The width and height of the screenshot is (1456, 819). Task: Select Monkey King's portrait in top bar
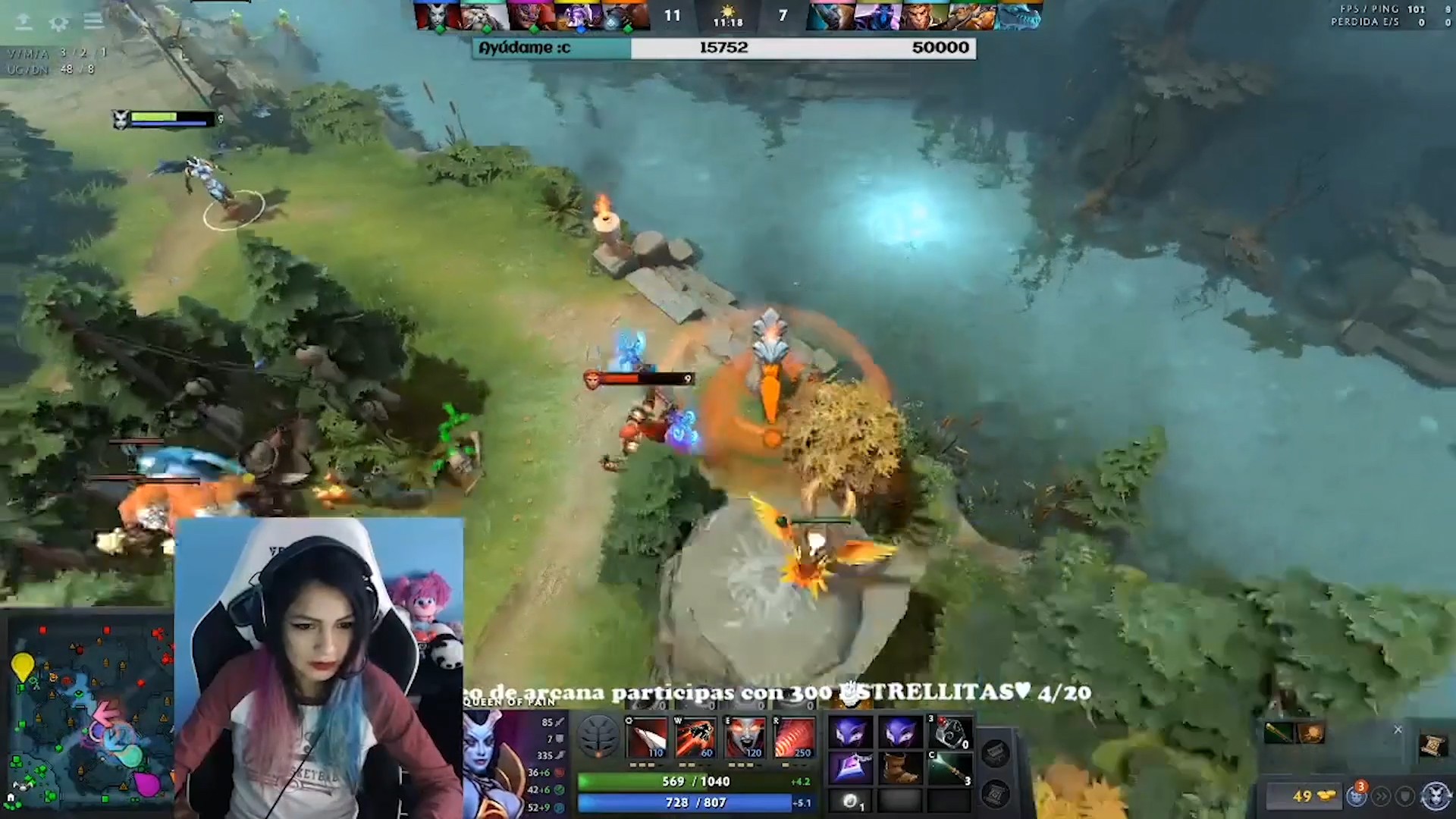(925, 15)
